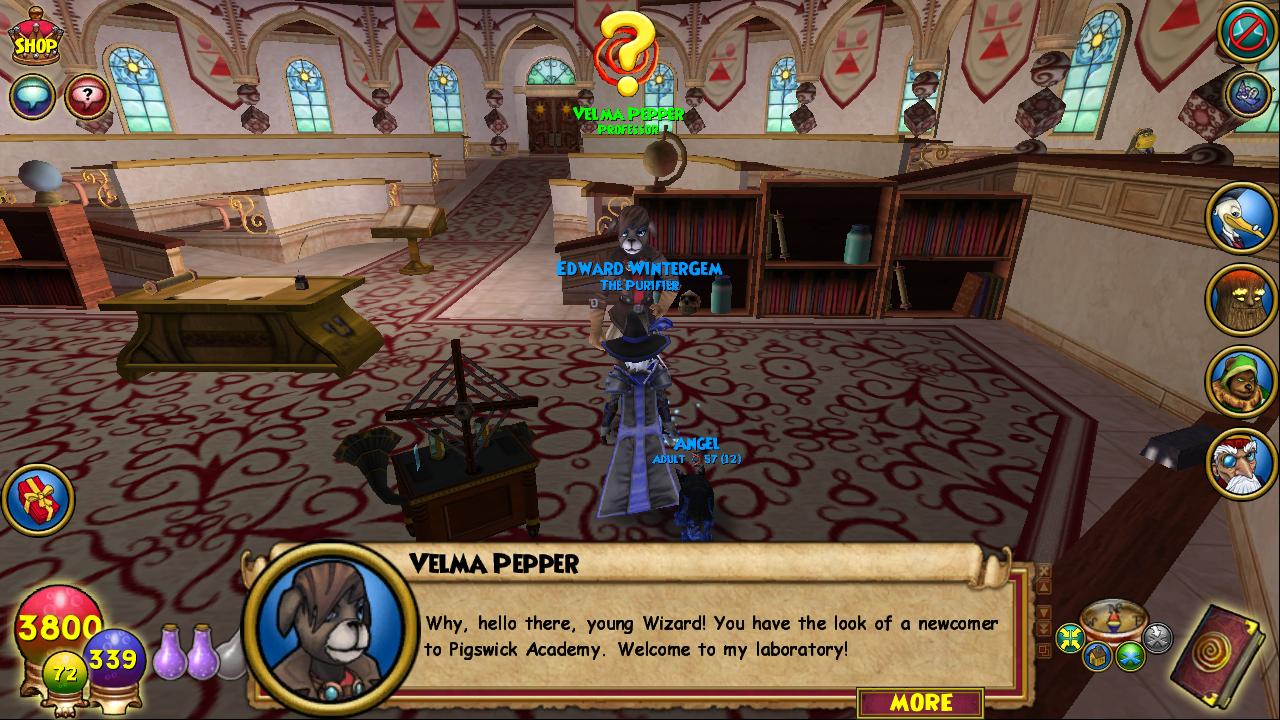
Task: Continue dialogue with the MORE button
Action: coord(920,702)
